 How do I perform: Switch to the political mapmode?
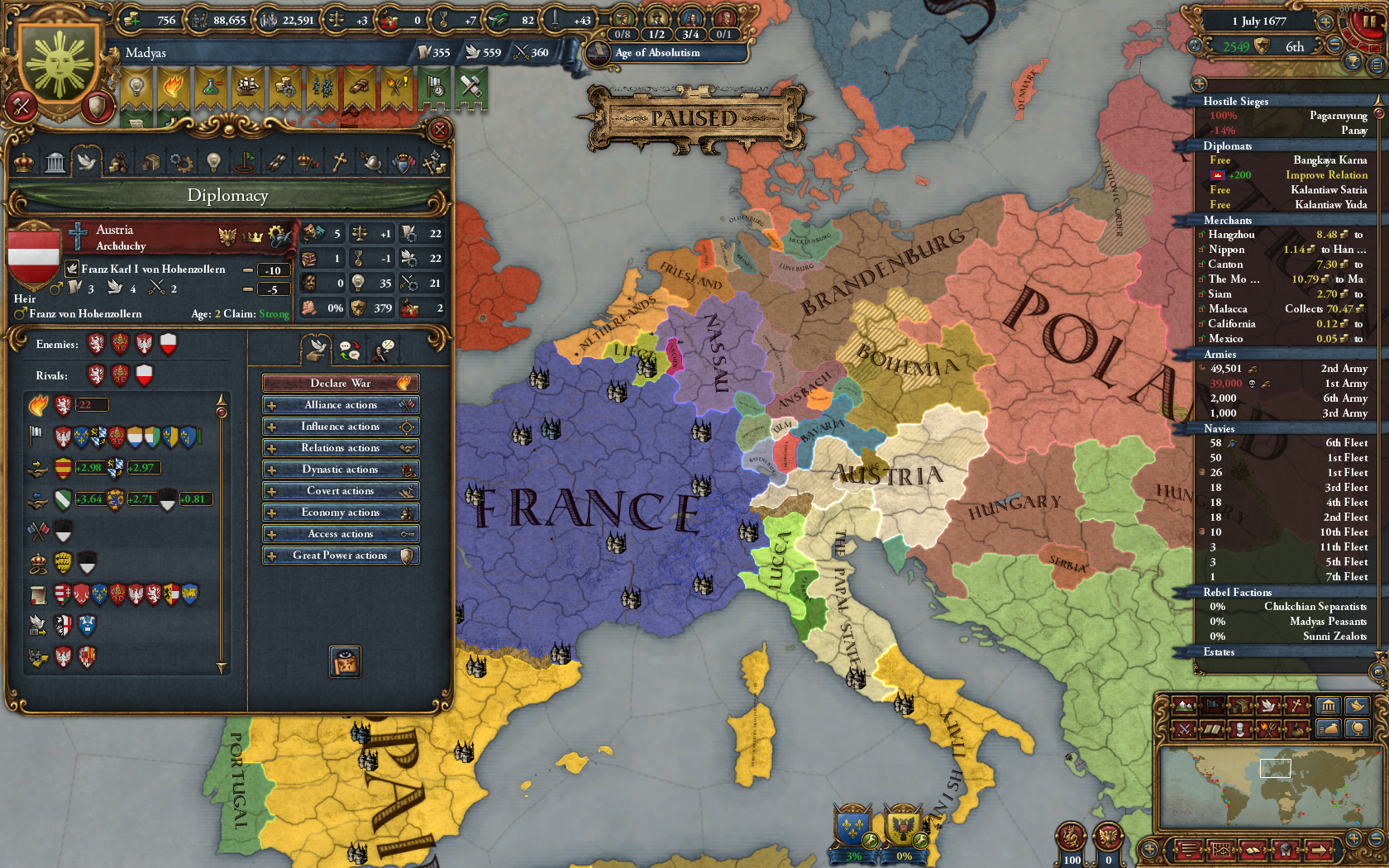point(1212,705)
